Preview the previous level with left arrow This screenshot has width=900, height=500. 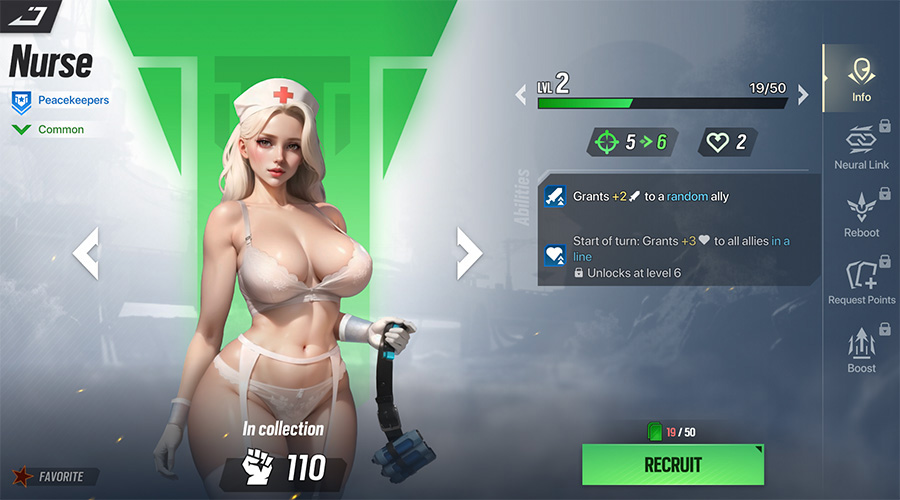(521, 96)
